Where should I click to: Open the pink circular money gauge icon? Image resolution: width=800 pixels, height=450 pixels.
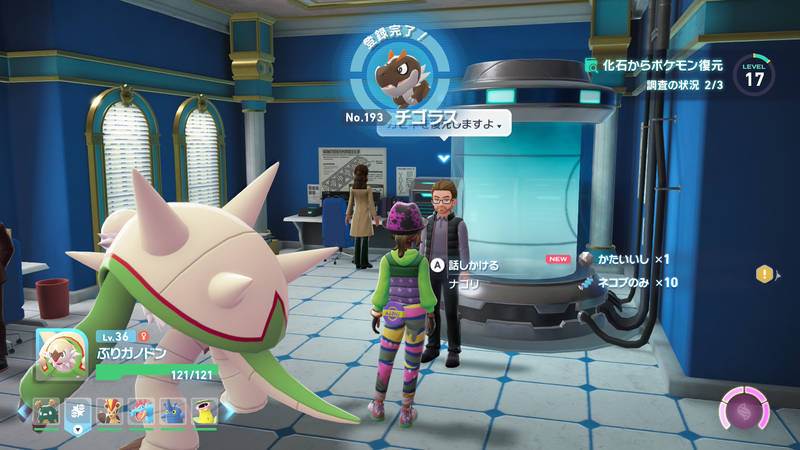(x=745, y=410)
